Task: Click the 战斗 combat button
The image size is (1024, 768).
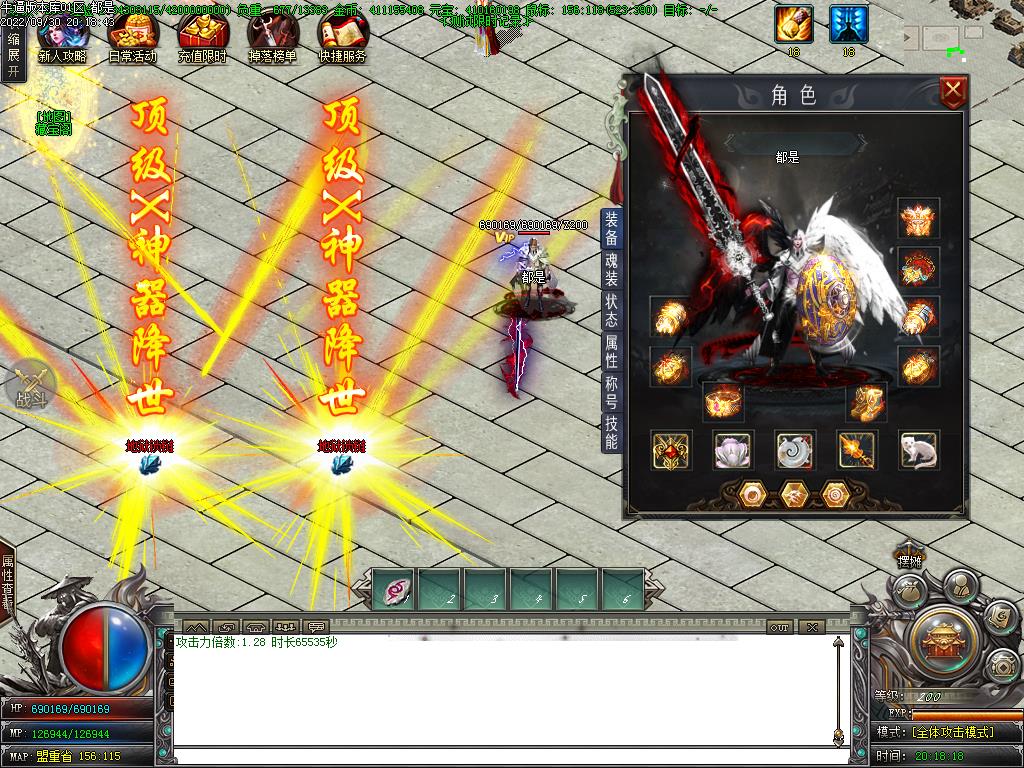Action: click(x=30, y=385)
